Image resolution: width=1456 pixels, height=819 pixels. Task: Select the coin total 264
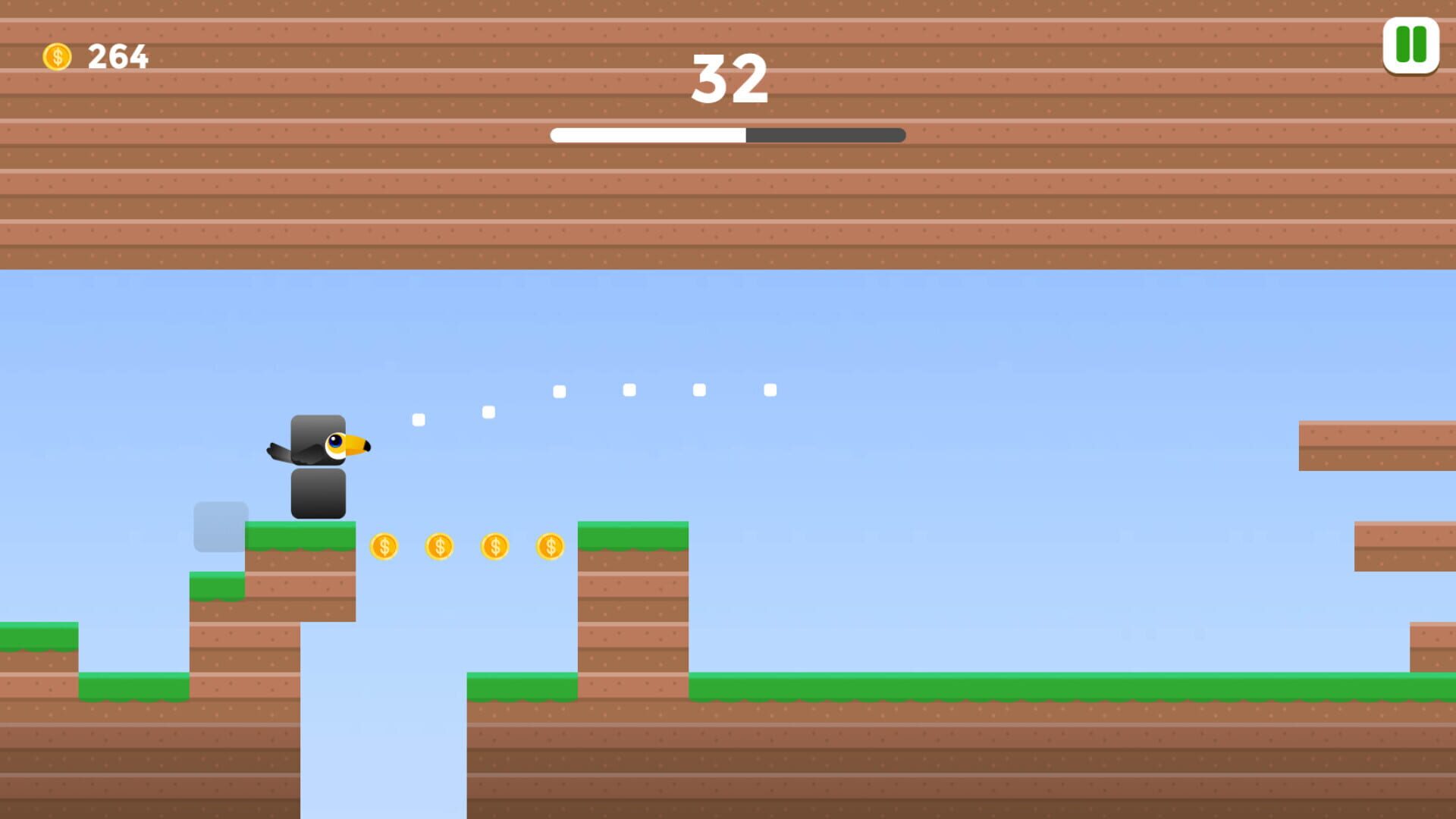118,55
